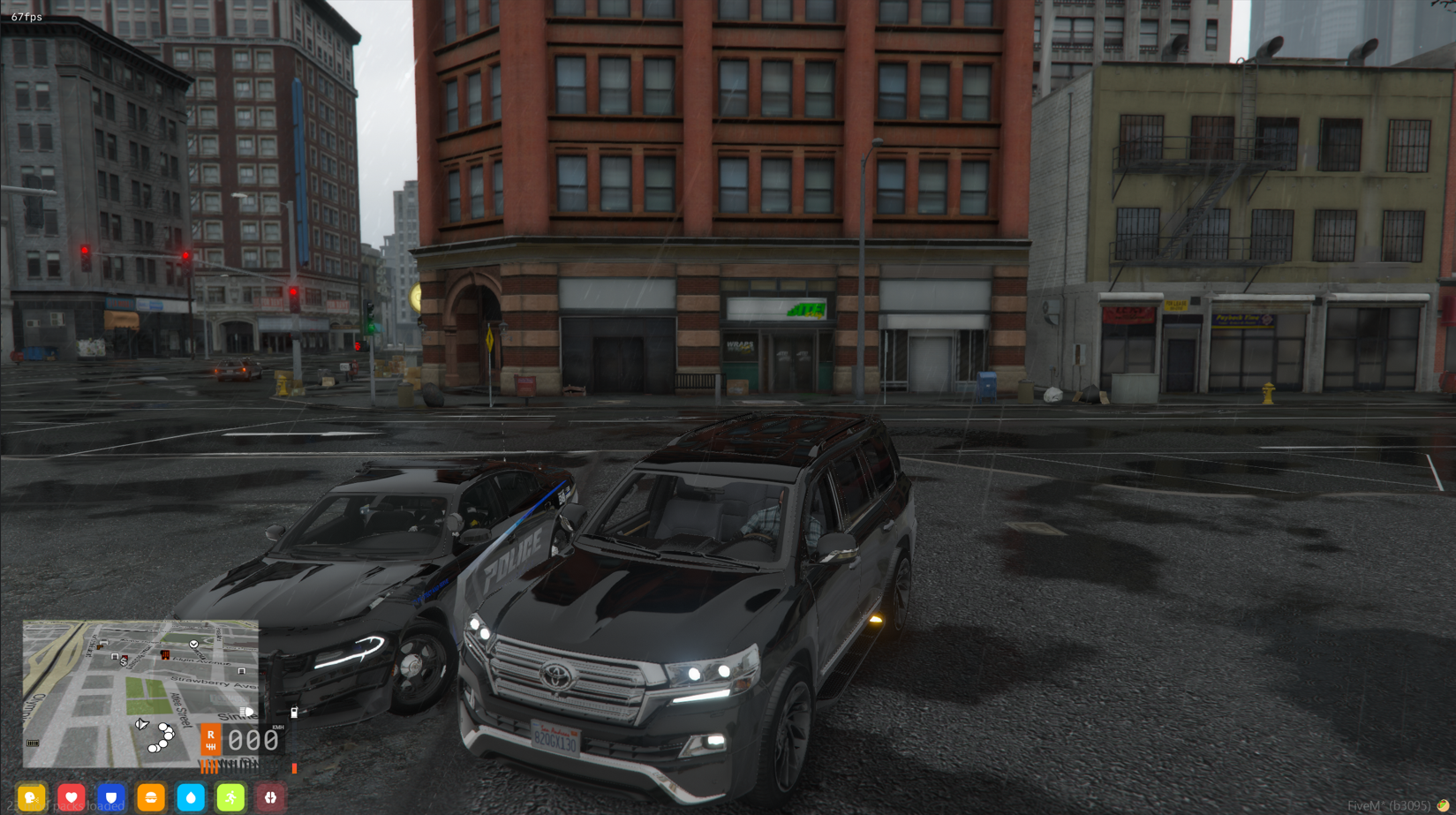This screenshot has width=1456, height=815.
Task: Select the yellow voice status icon
Action: click(x=31, y=797)
